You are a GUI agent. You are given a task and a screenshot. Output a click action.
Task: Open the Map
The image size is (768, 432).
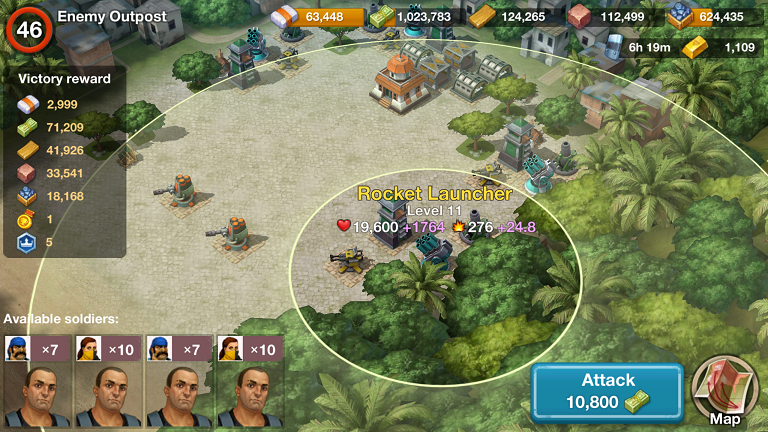pos(725,391)
